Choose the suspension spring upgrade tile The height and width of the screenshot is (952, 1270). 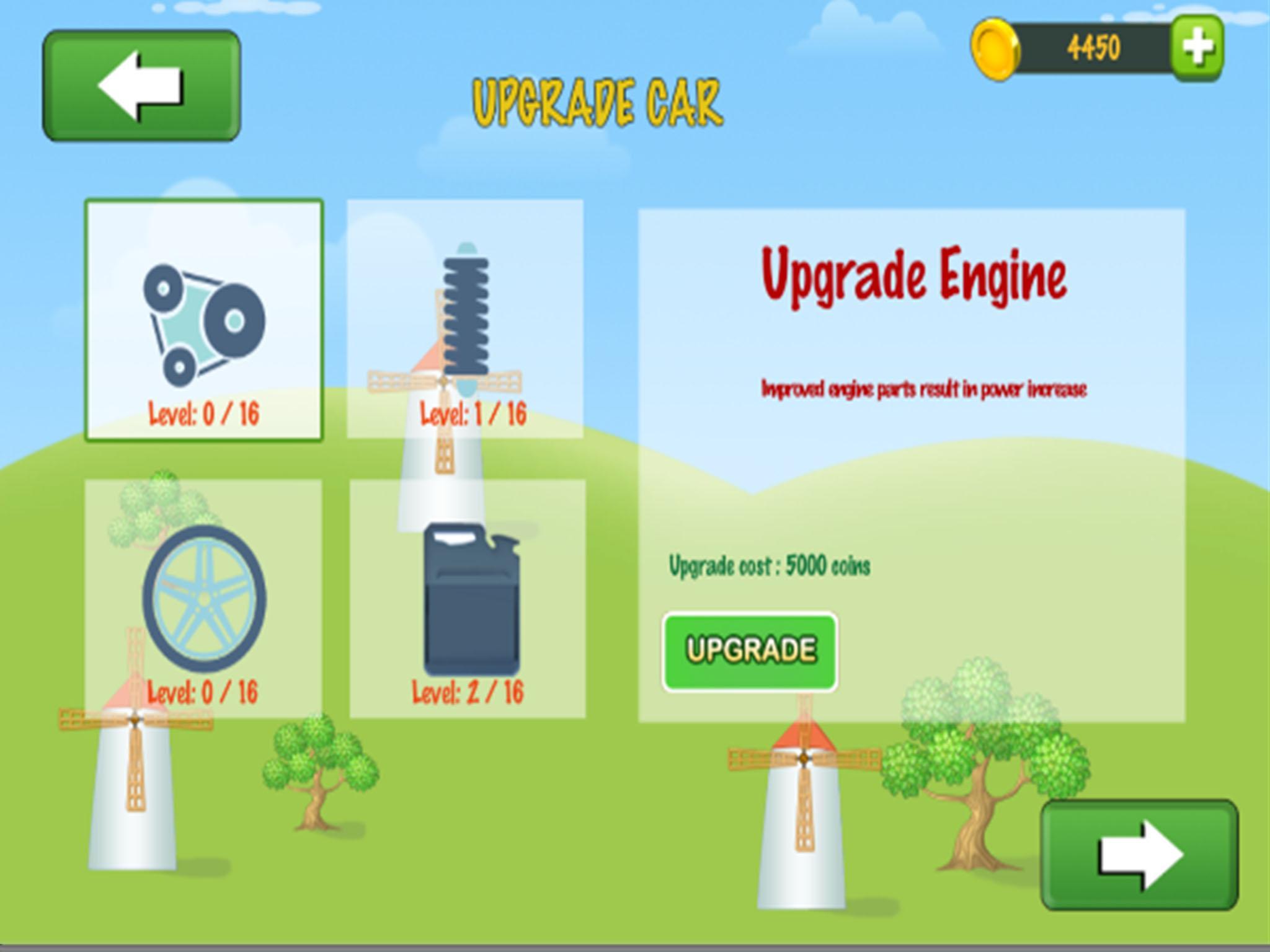point(465,319)
